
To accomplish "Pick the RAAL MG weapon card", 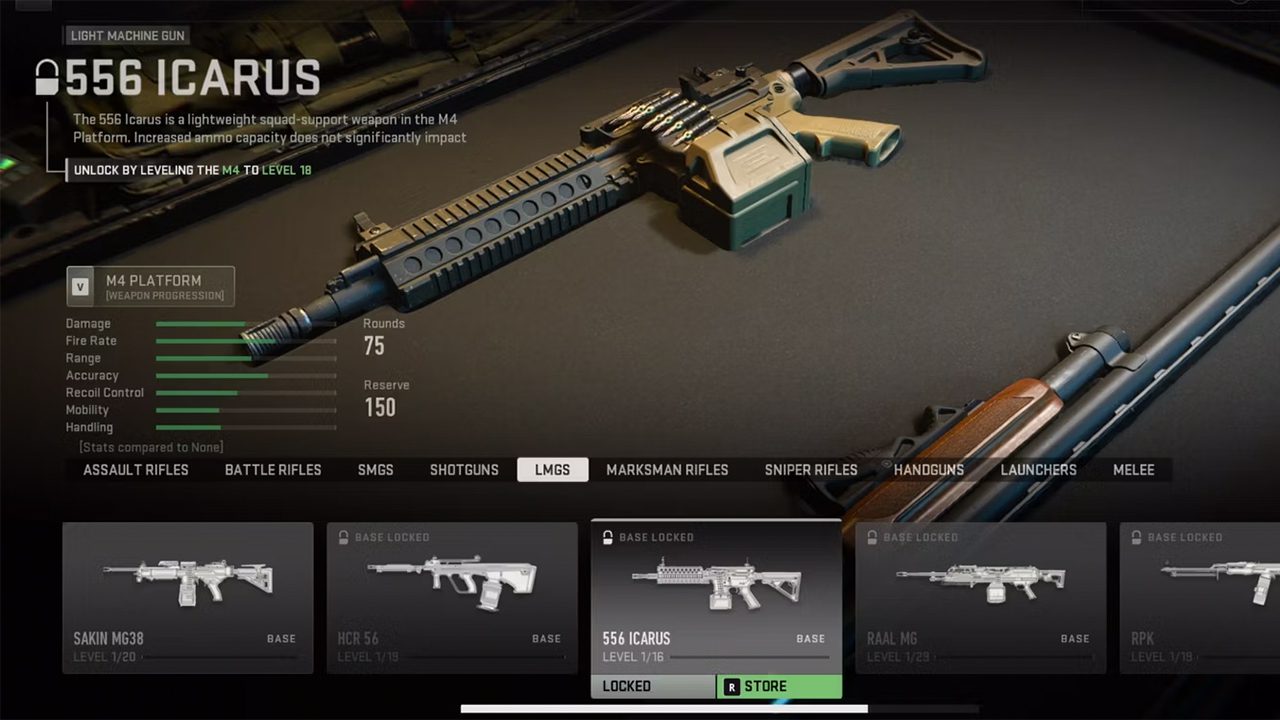I will [980, 597].
